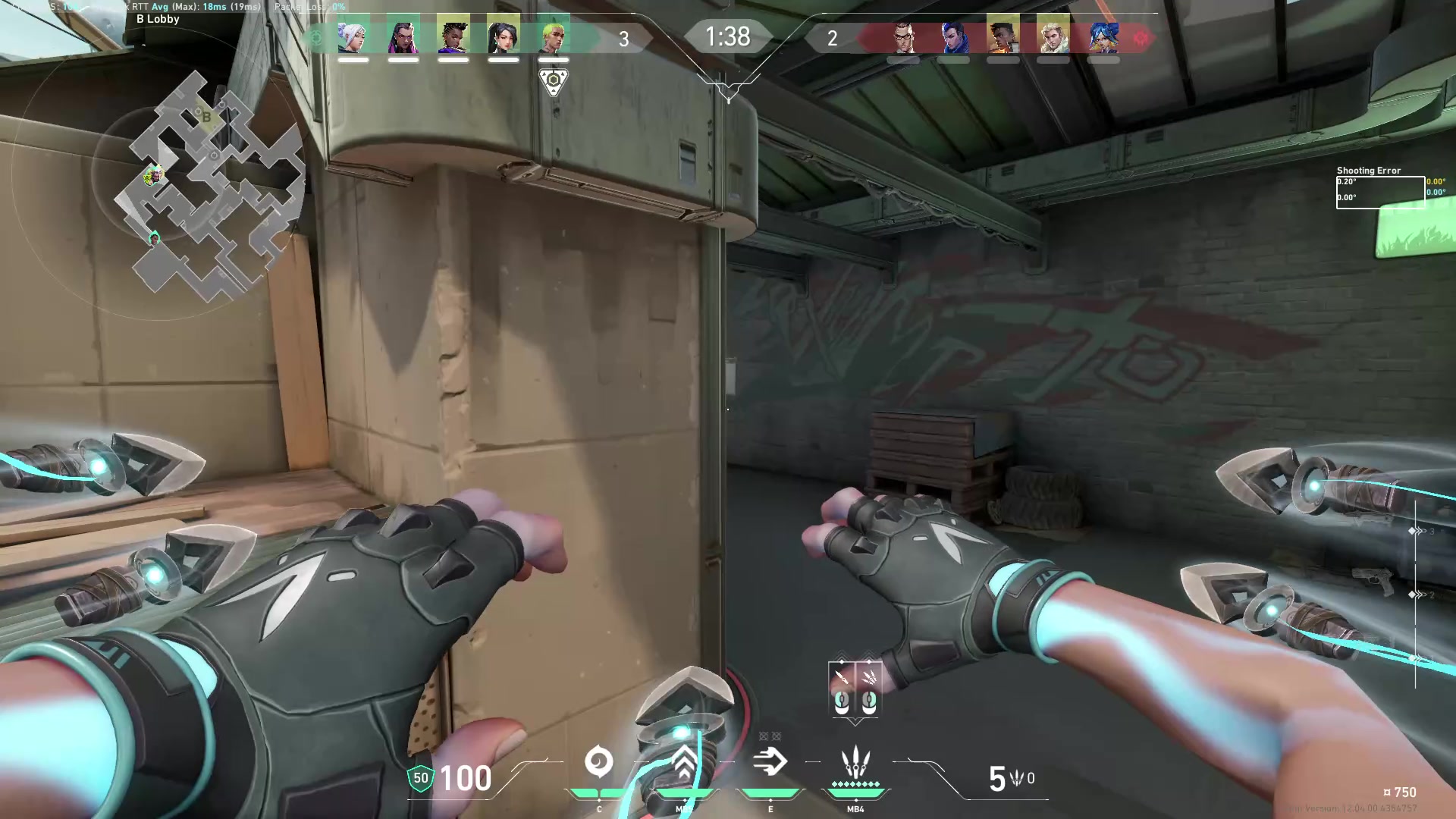Select Gekko's green-haired ally portrait
The width and height of the screenshot is (1456, 819).
(553, 36)
